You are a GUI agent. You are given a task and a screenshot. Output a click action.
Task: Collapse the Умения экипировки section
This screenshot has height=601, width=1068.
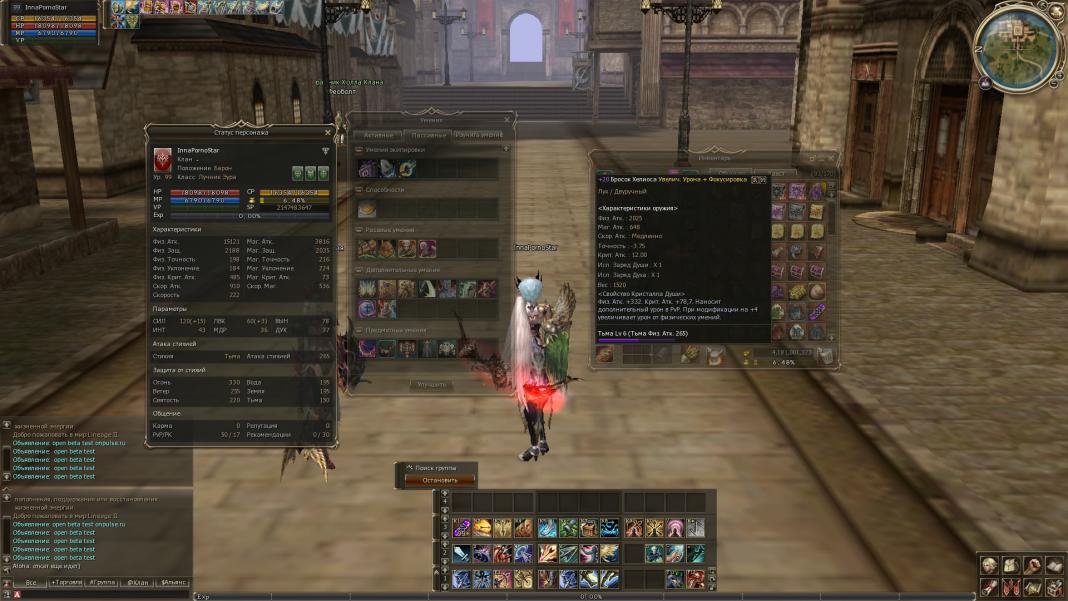[360, 150]
